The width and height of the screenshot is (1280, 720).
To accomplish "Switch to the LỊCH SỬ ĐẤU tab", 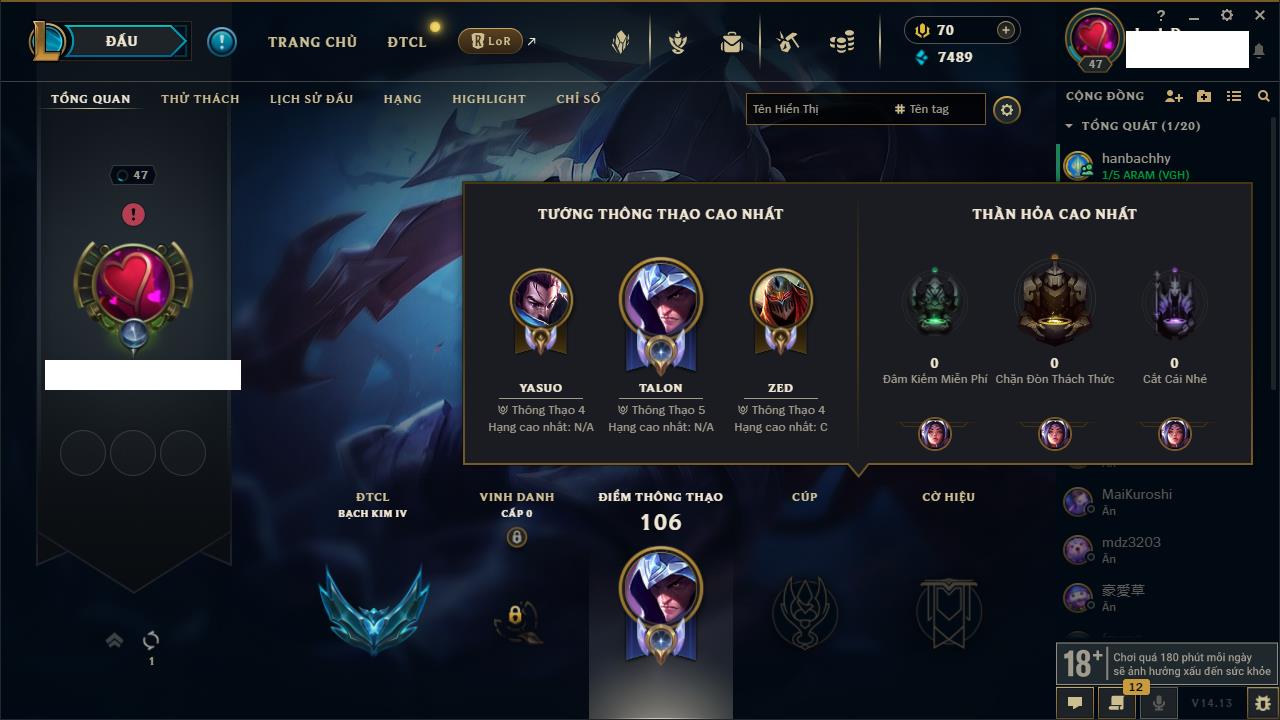I will [x=311, y=99].
